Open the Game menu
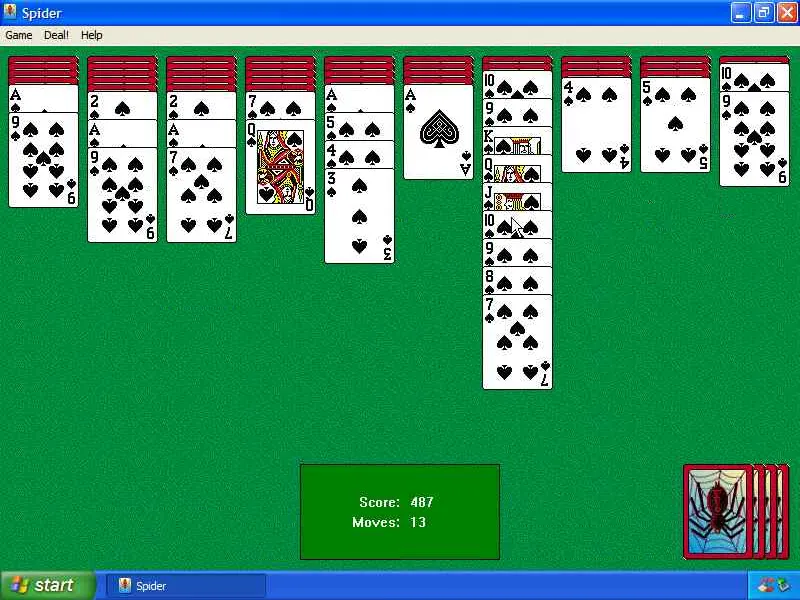800x600 pixels. (x=19, y=35)
